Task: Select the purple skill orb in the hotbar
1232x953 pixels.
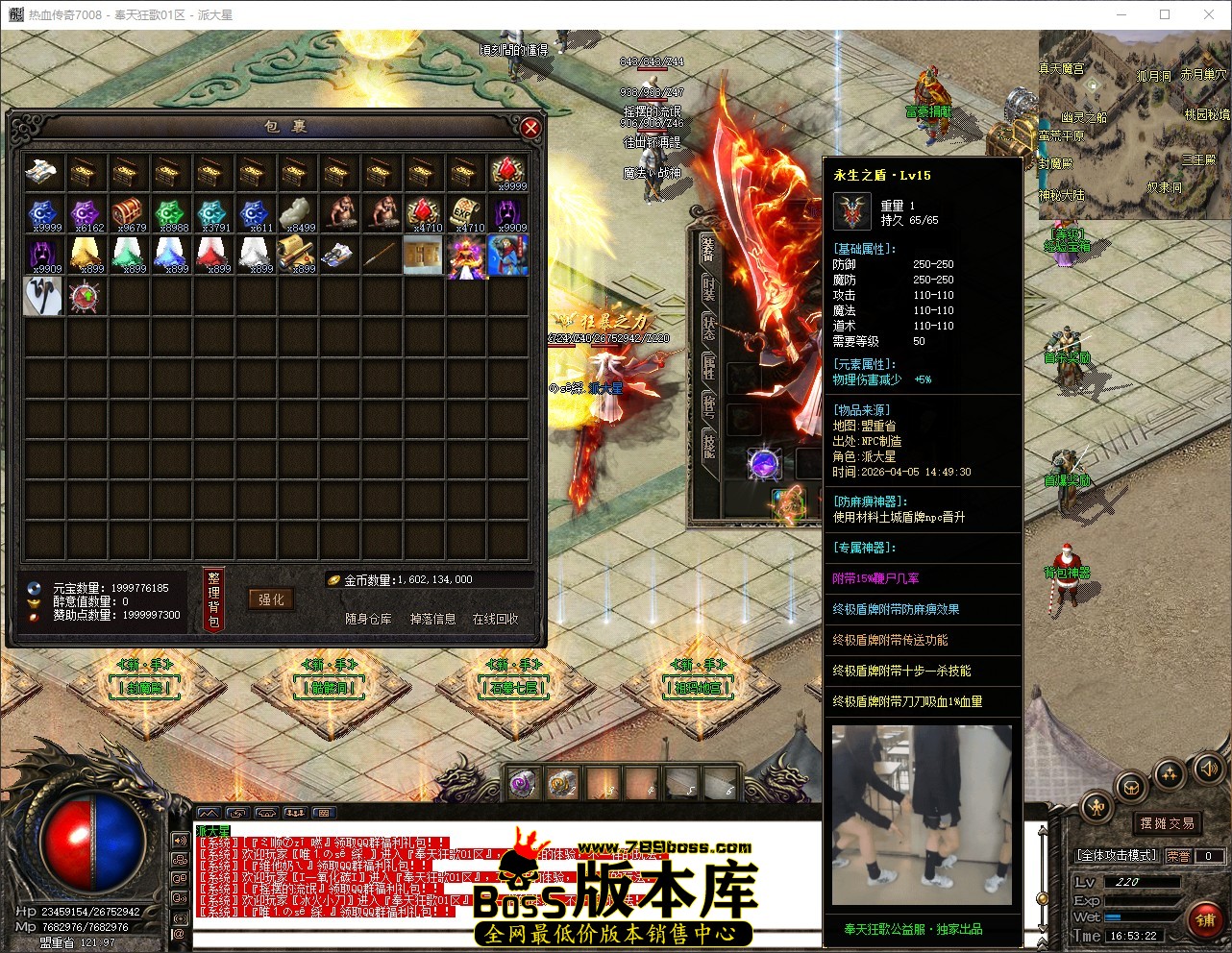Action: (x=521, y=781)
